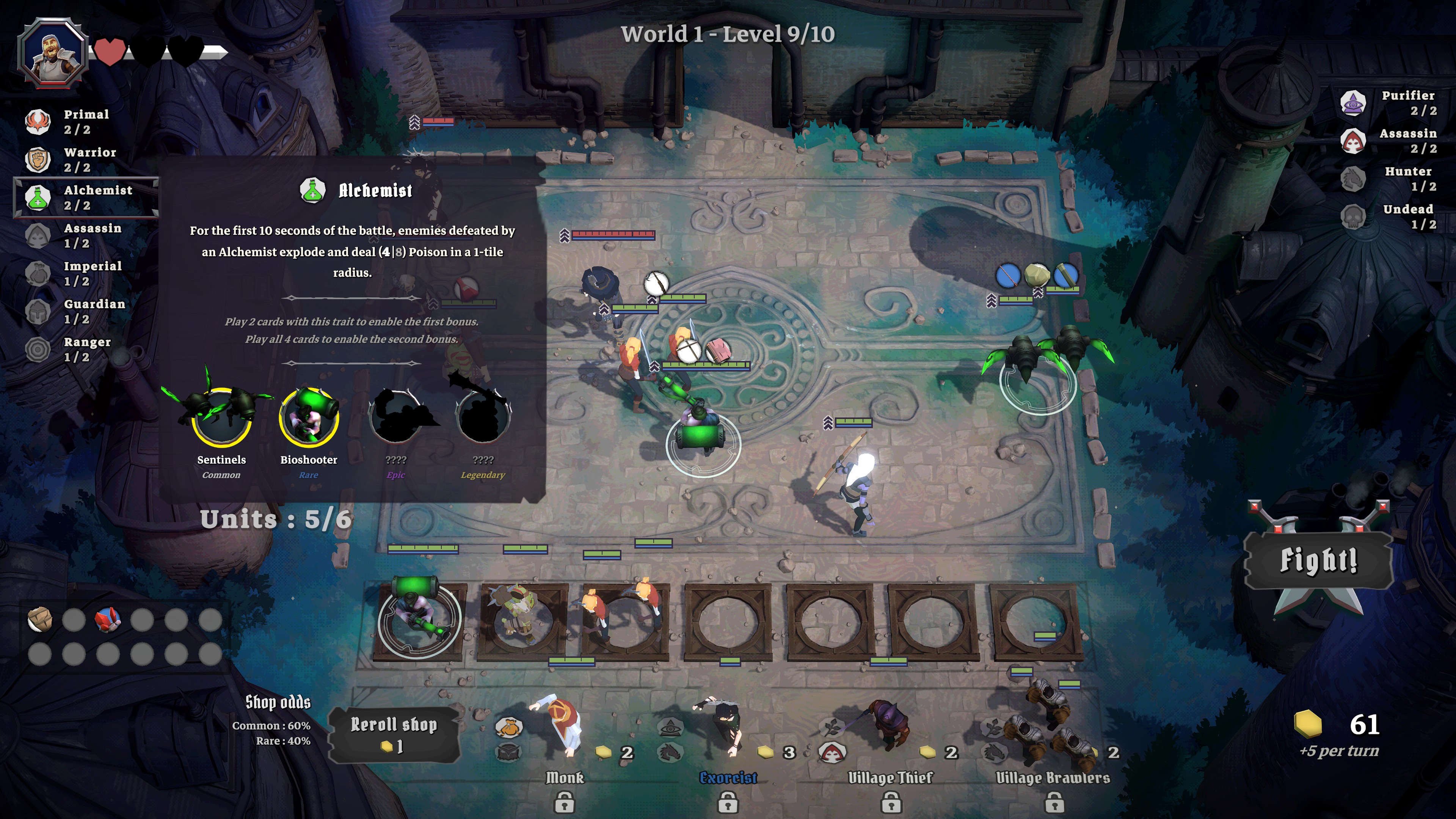Inspect the enemy Undead trait
The image size is (1456, 819).
pyautogui.click(x=1390, y=216)
